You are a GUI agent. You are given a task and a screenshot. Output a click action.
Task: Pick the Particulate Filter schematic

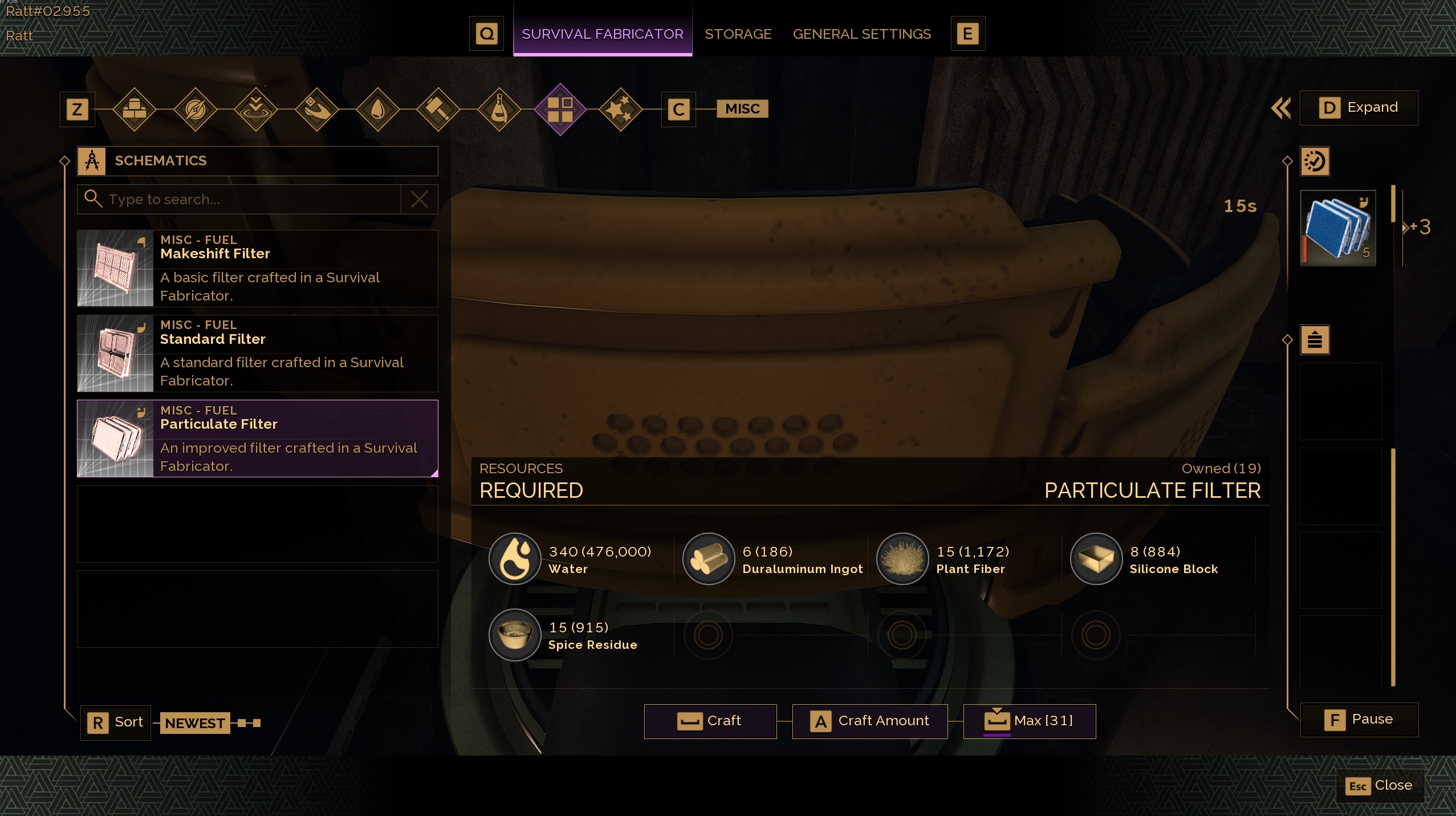(258, 439)
